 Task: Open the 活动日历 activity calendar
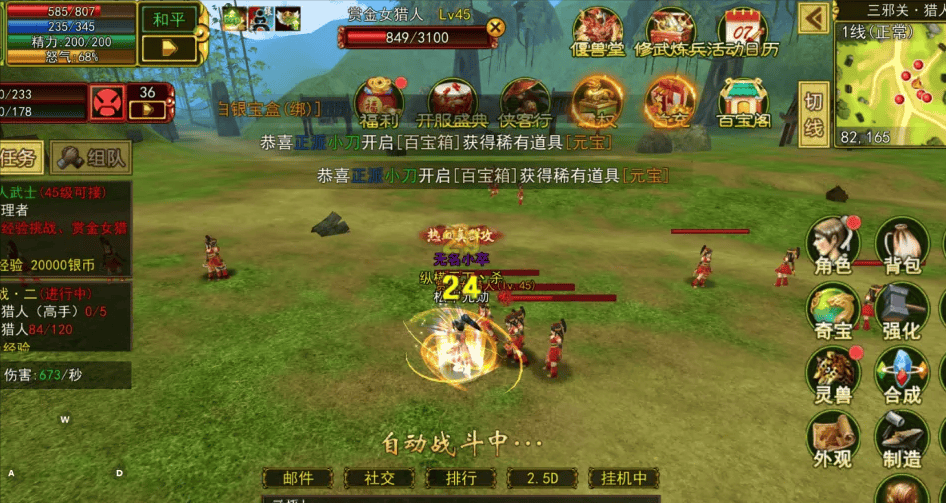[741, 32]
